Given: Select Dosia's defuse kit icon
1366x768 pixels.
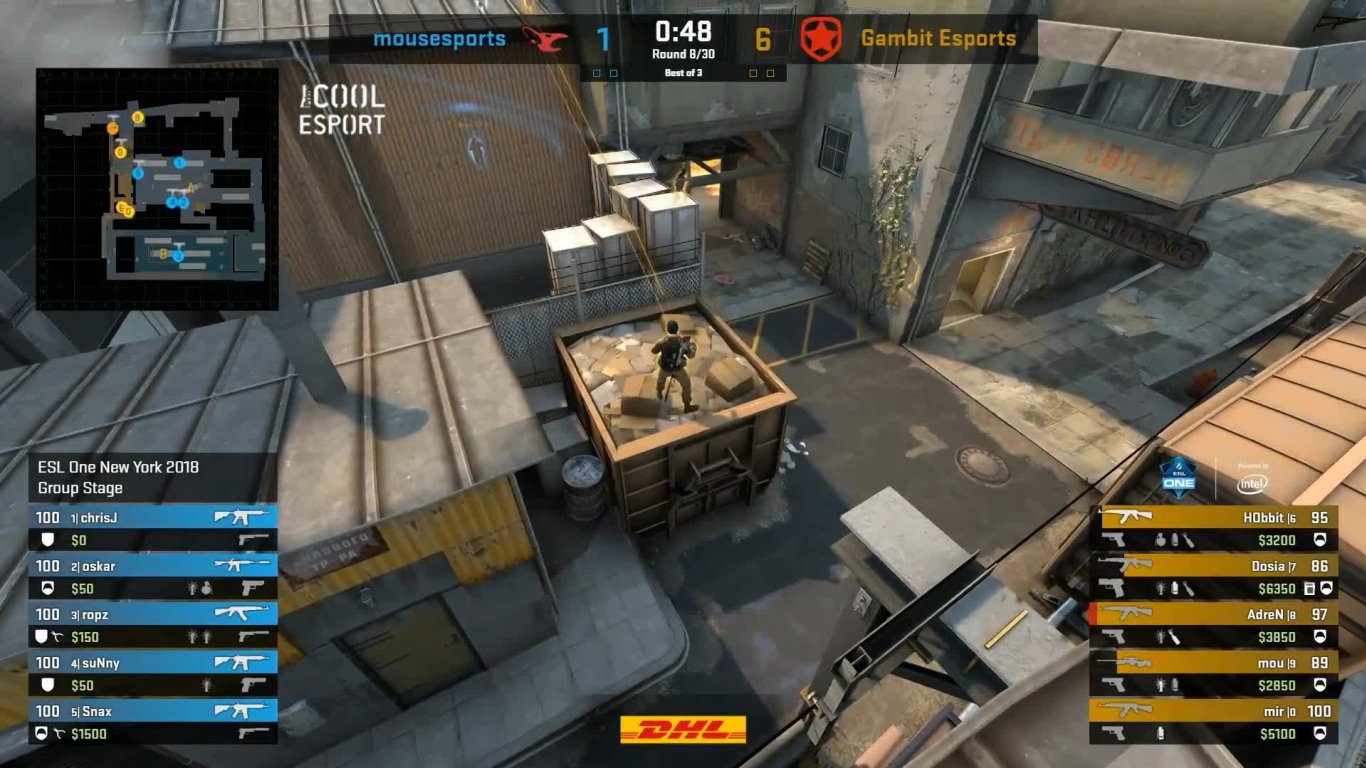Looking at the screenshot, I should [x=1311, y=588].
